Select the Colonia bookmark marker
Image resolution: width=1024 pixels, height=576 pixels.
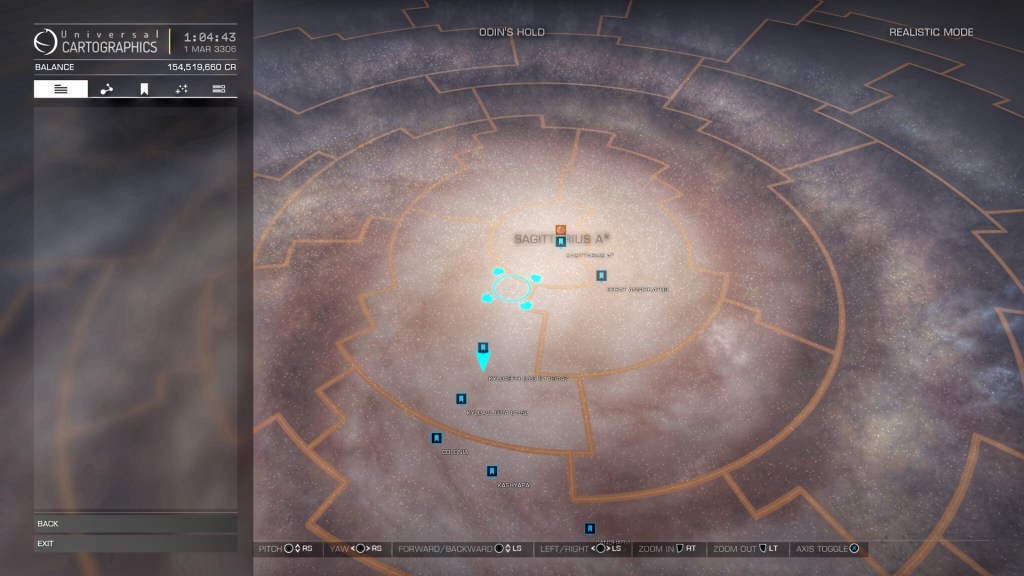(x=436, y=438)
